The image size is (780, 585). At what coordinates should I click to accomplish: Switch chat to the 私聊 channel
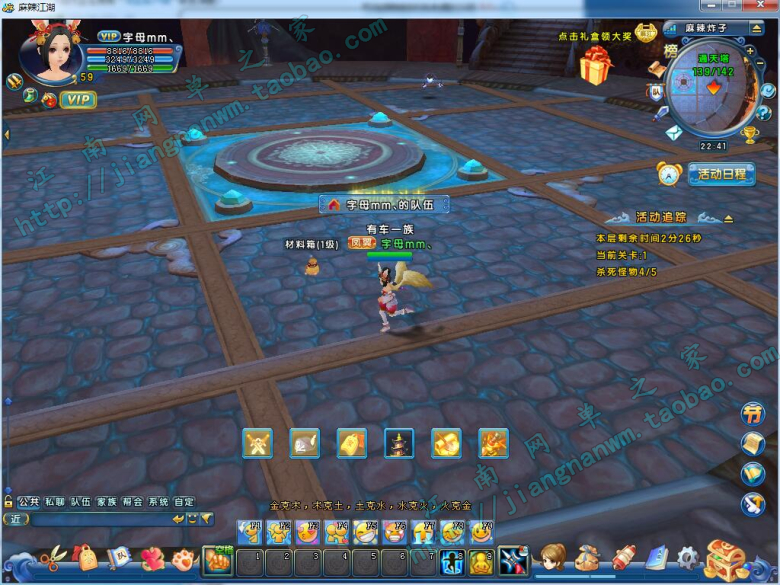pyautogui.click(x=54, y=502)
